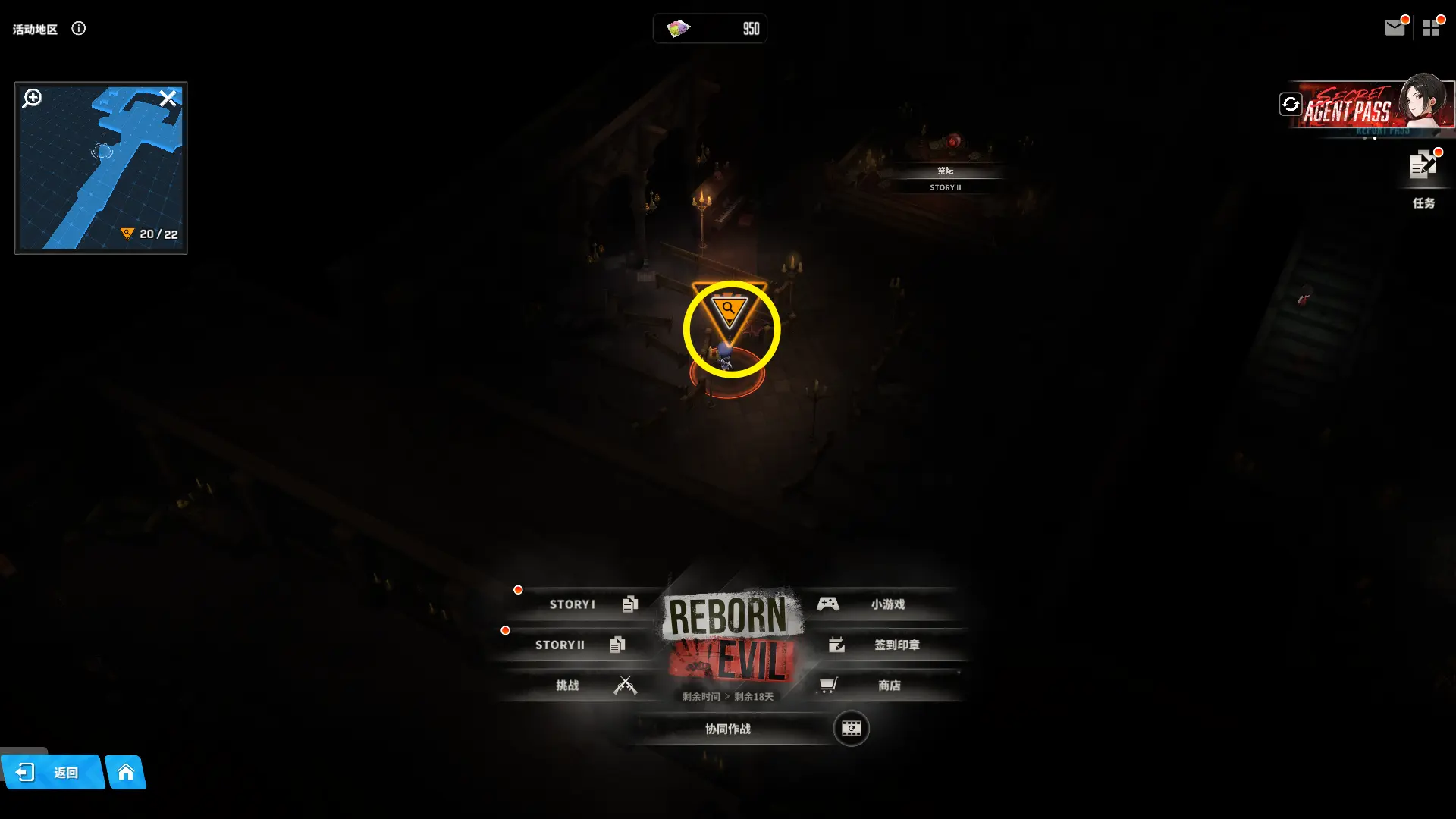Screen dimensions: 1456x819
Task: Select the 祭坛 STORY II location marker
Action: 945,178
